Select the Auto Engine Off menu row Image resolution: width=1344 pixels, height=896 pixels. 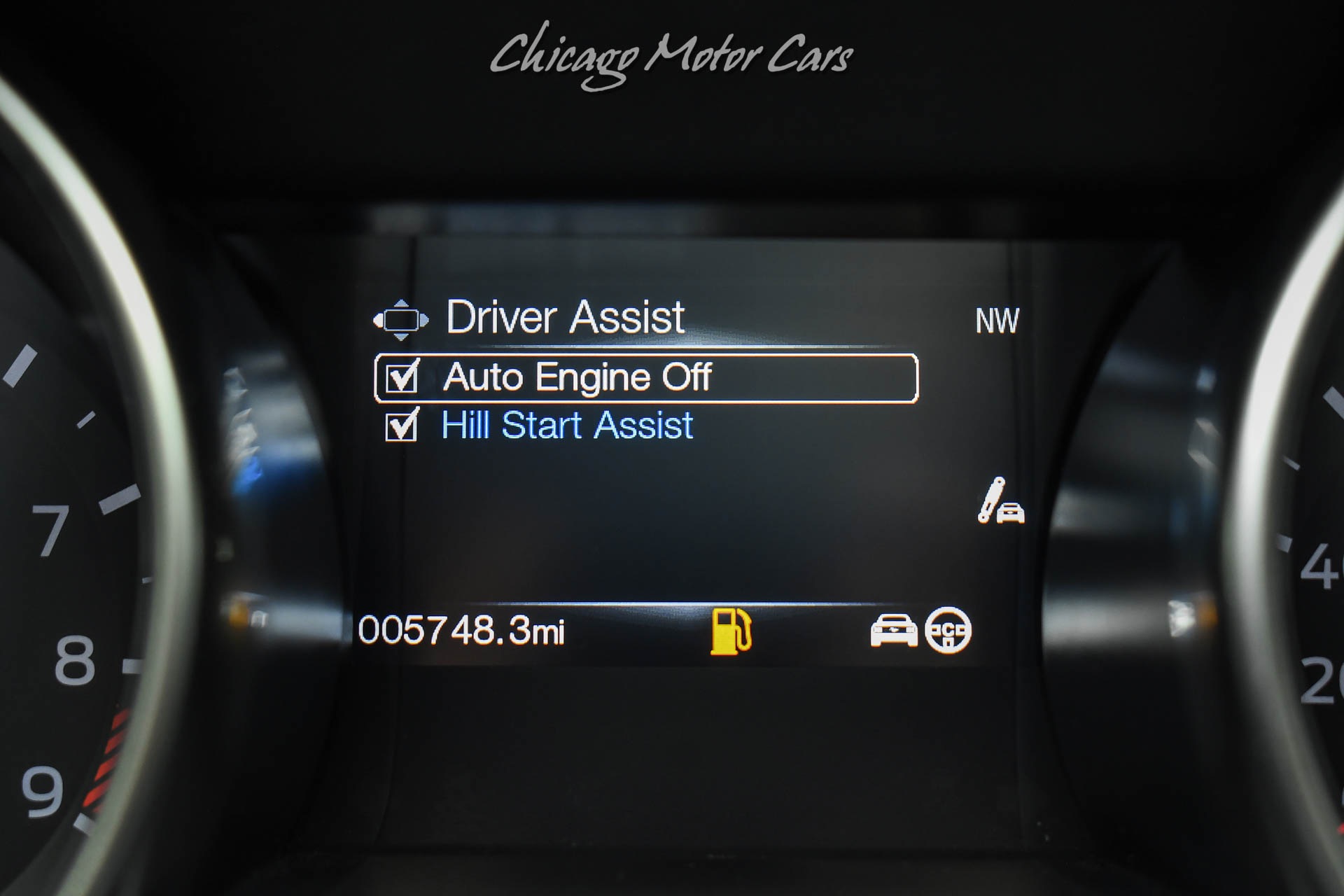coord(645,378)
